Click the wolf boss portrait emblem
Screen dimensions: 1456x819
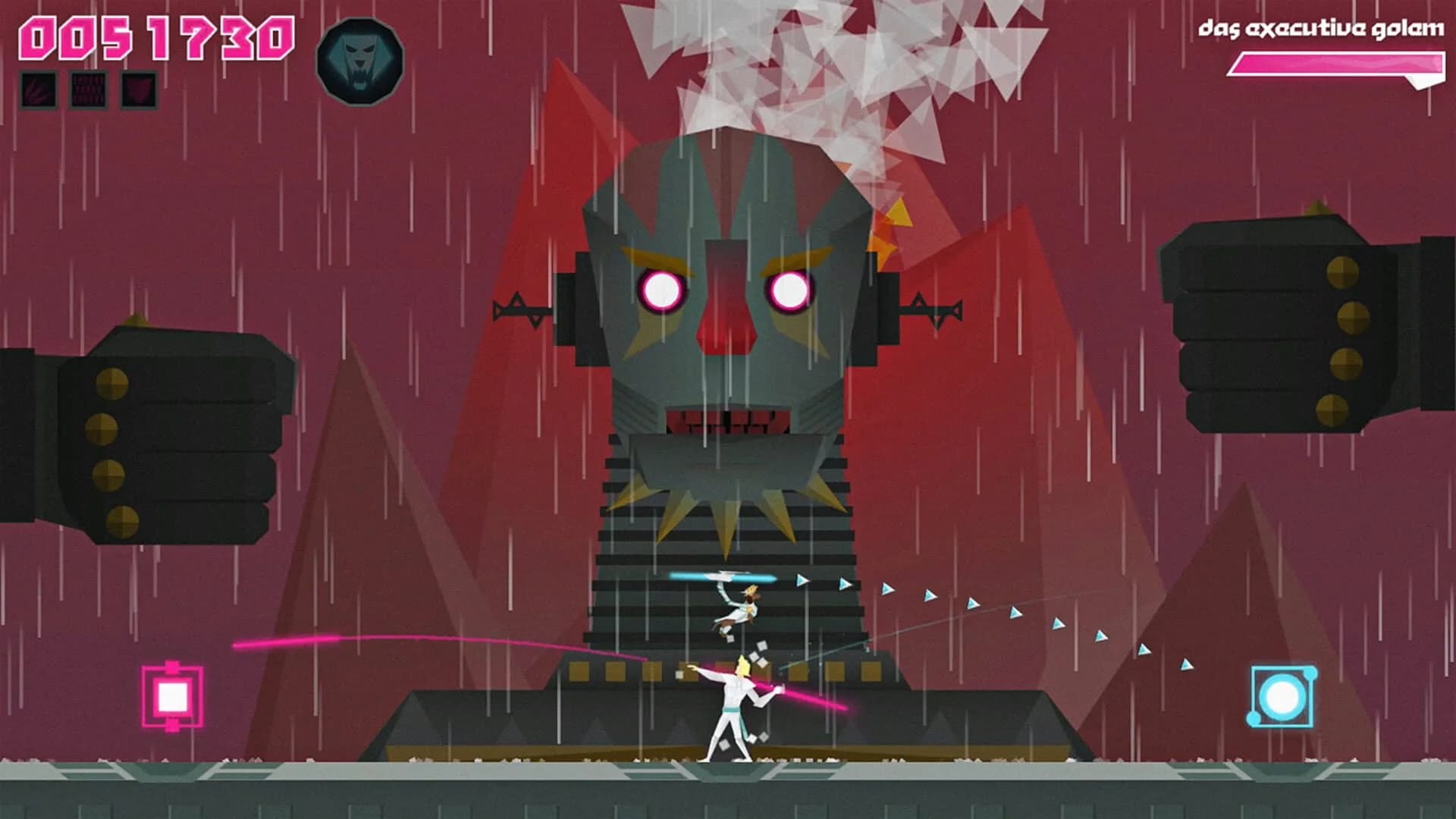point(359,61)
